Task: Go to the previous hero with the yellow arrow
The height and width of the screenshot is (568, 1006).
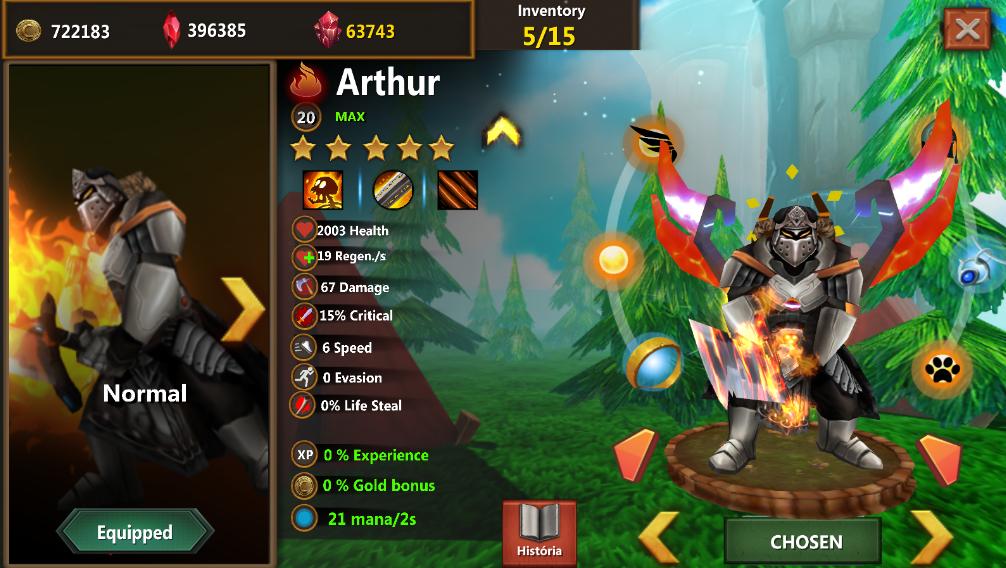Action: tap(659, 538)
